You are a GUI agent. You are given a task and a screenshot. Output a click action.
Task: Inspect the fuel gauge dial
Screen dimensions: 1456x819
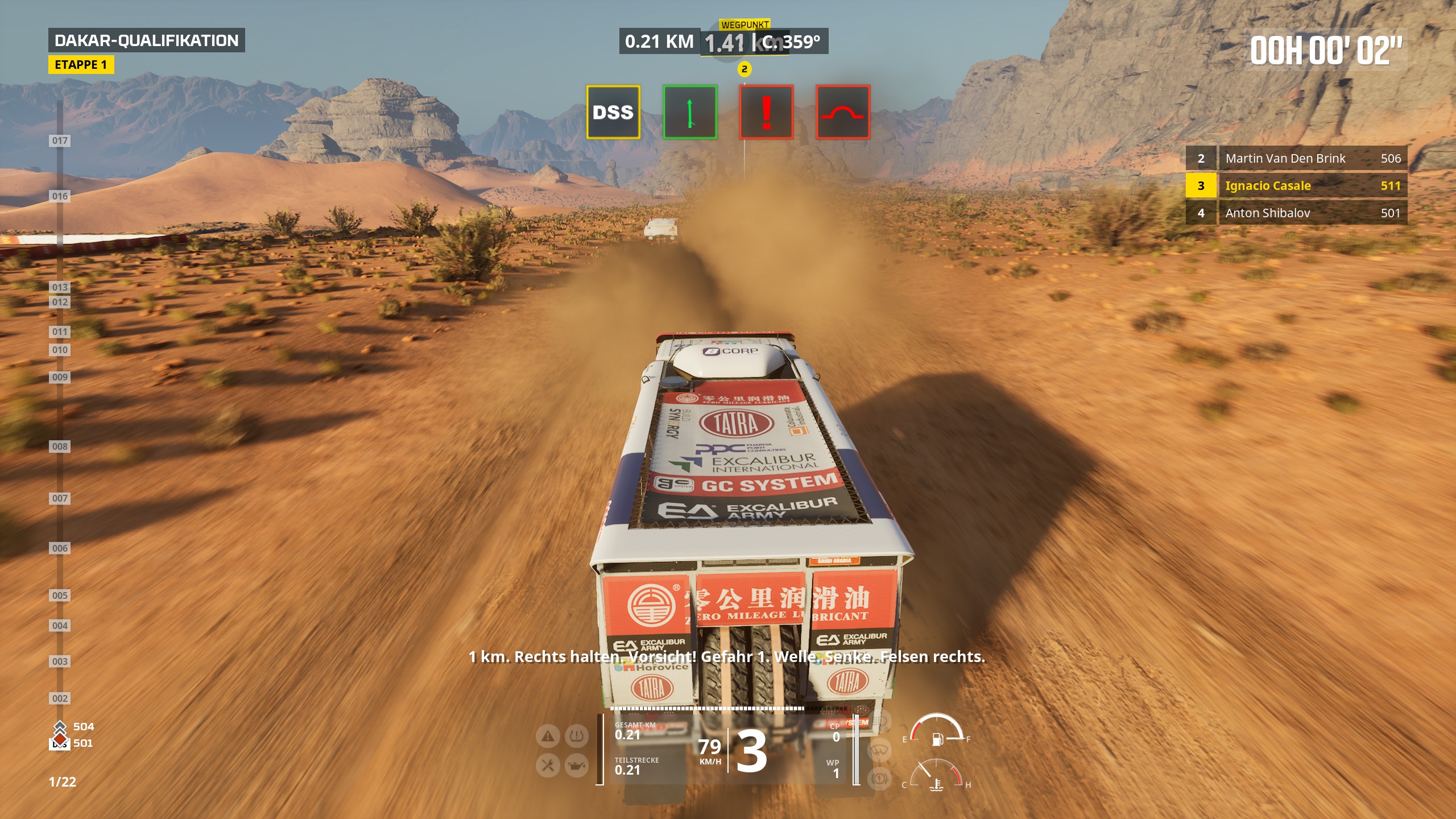coord(936,731)
